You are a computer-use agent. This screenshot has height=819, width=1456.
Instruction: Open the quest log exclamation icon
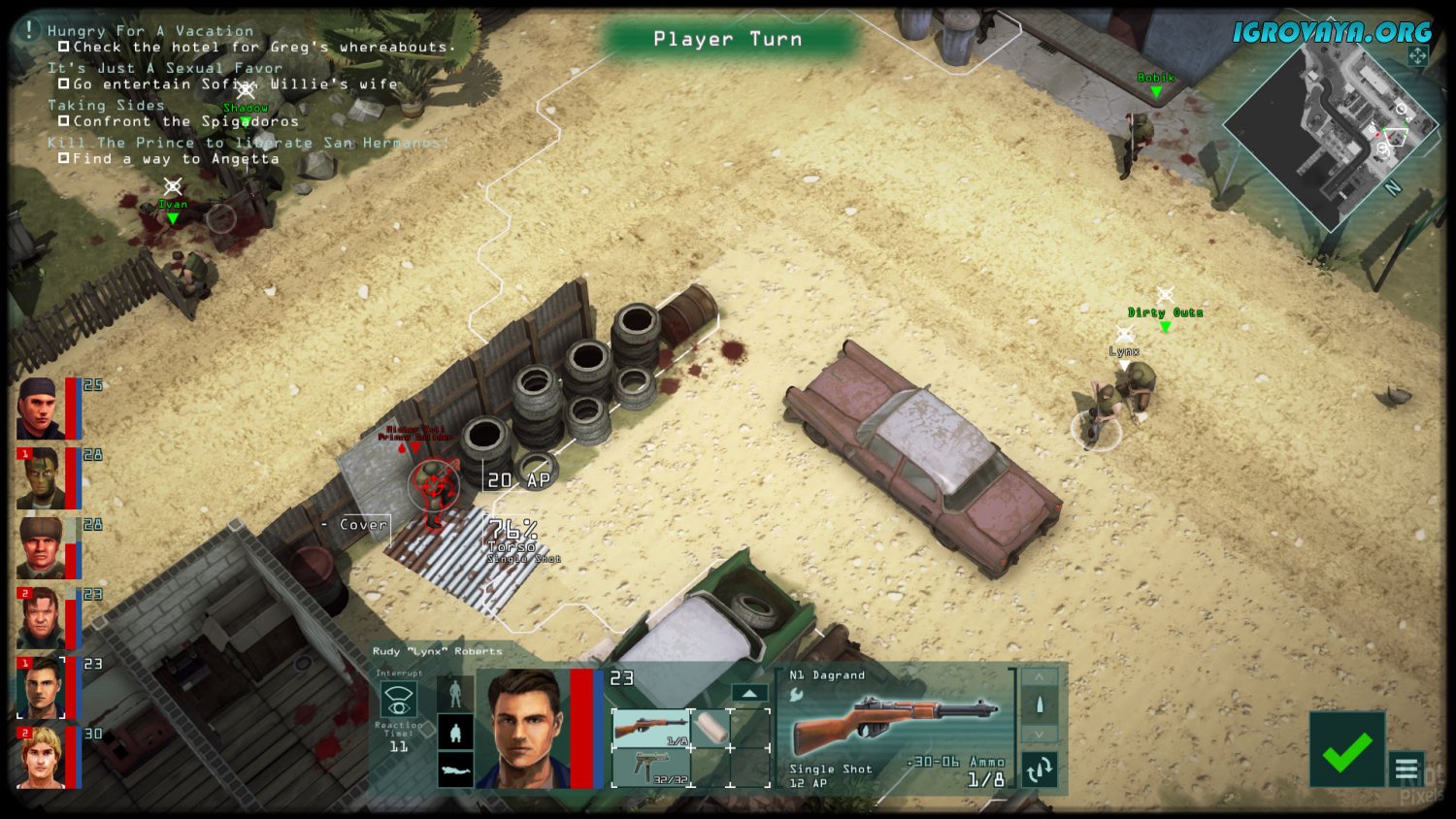click(30, 31)
